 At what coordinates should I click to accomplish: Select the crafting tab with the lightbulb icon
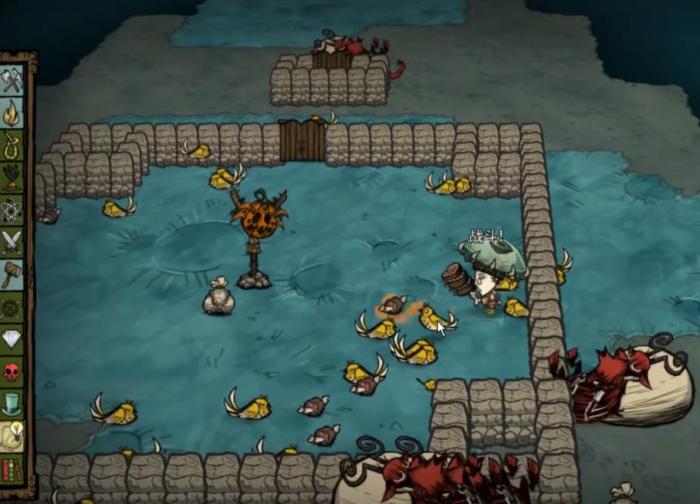point(13,435)
